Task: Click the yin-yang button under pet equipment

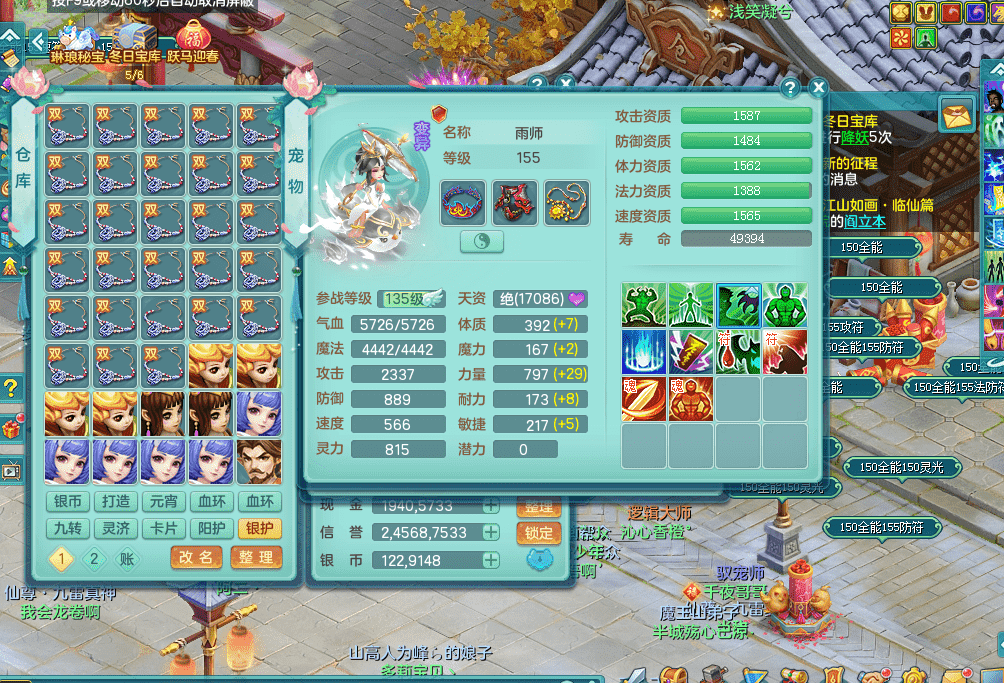Action: 481,242
